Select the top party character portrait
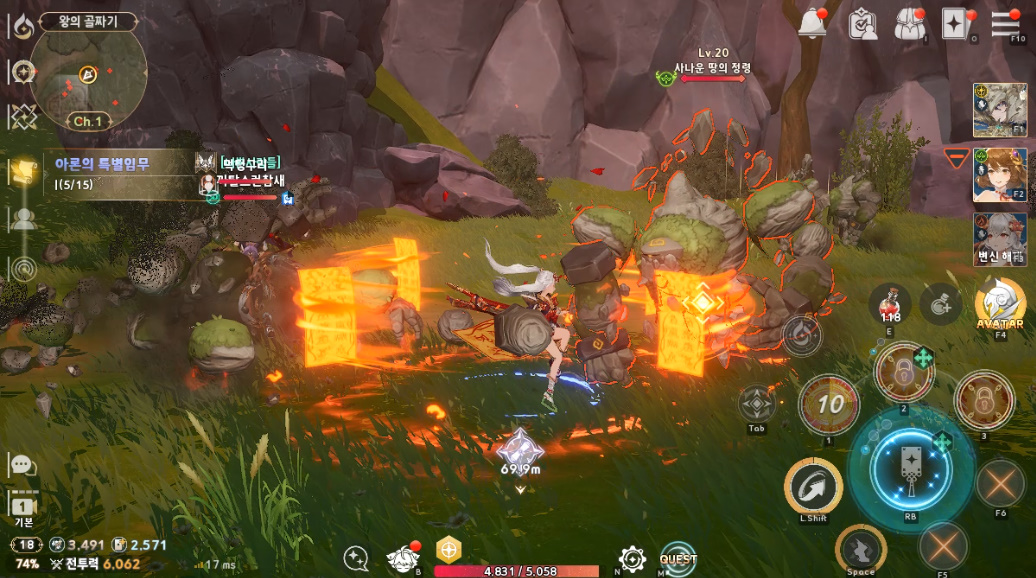The height and width of the screenshot is (578, 1036). coord(999,110)
